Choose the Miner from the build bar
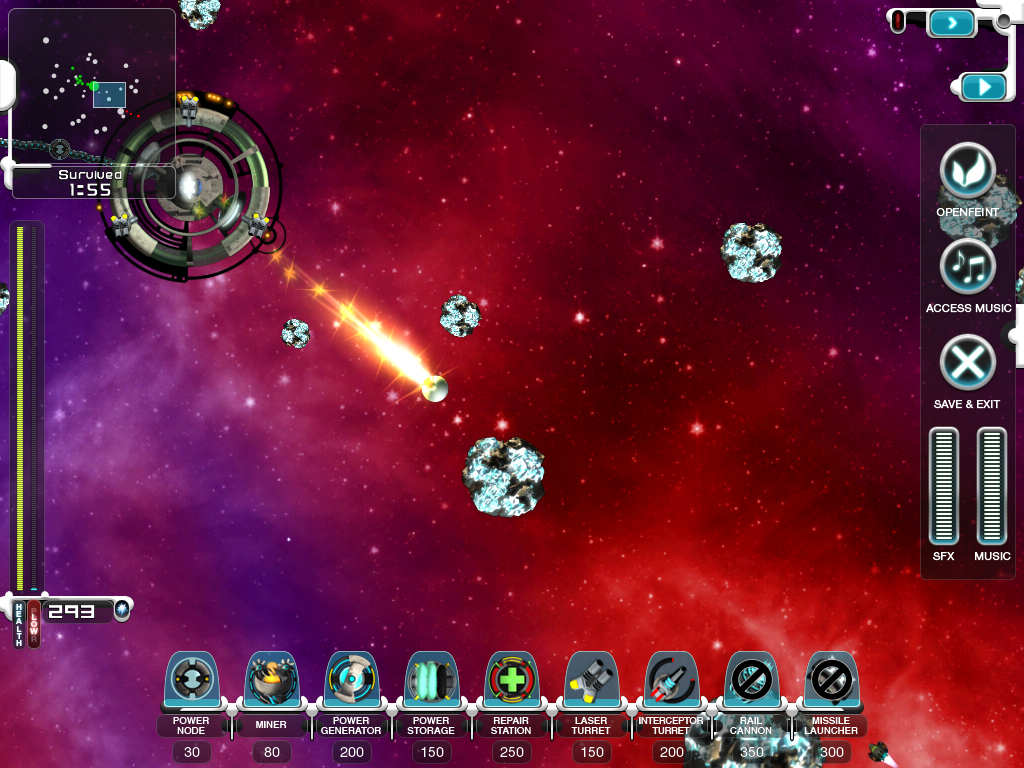 (x=270, y=682)
